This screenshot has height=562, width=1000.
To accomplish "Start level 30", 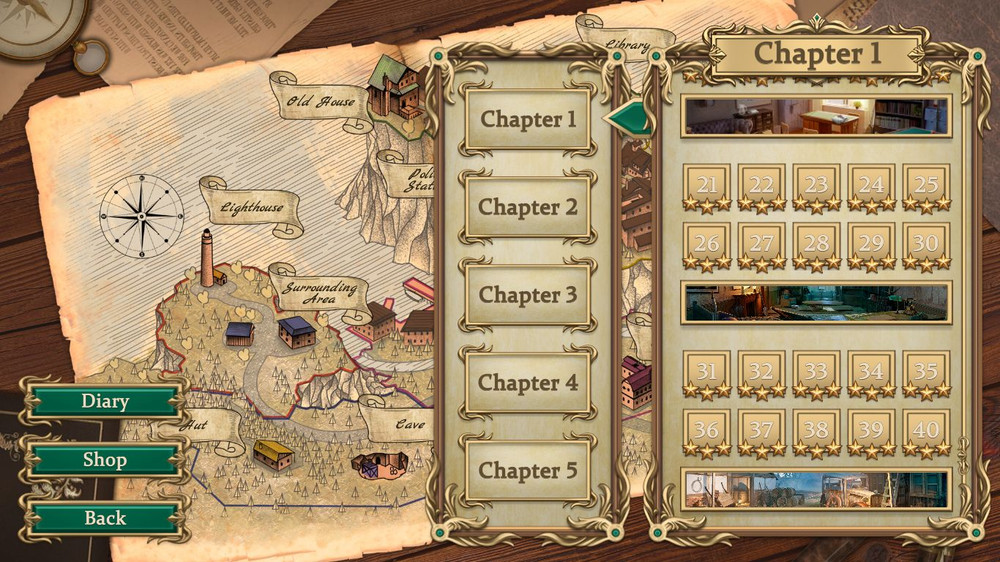I will 926,244.
